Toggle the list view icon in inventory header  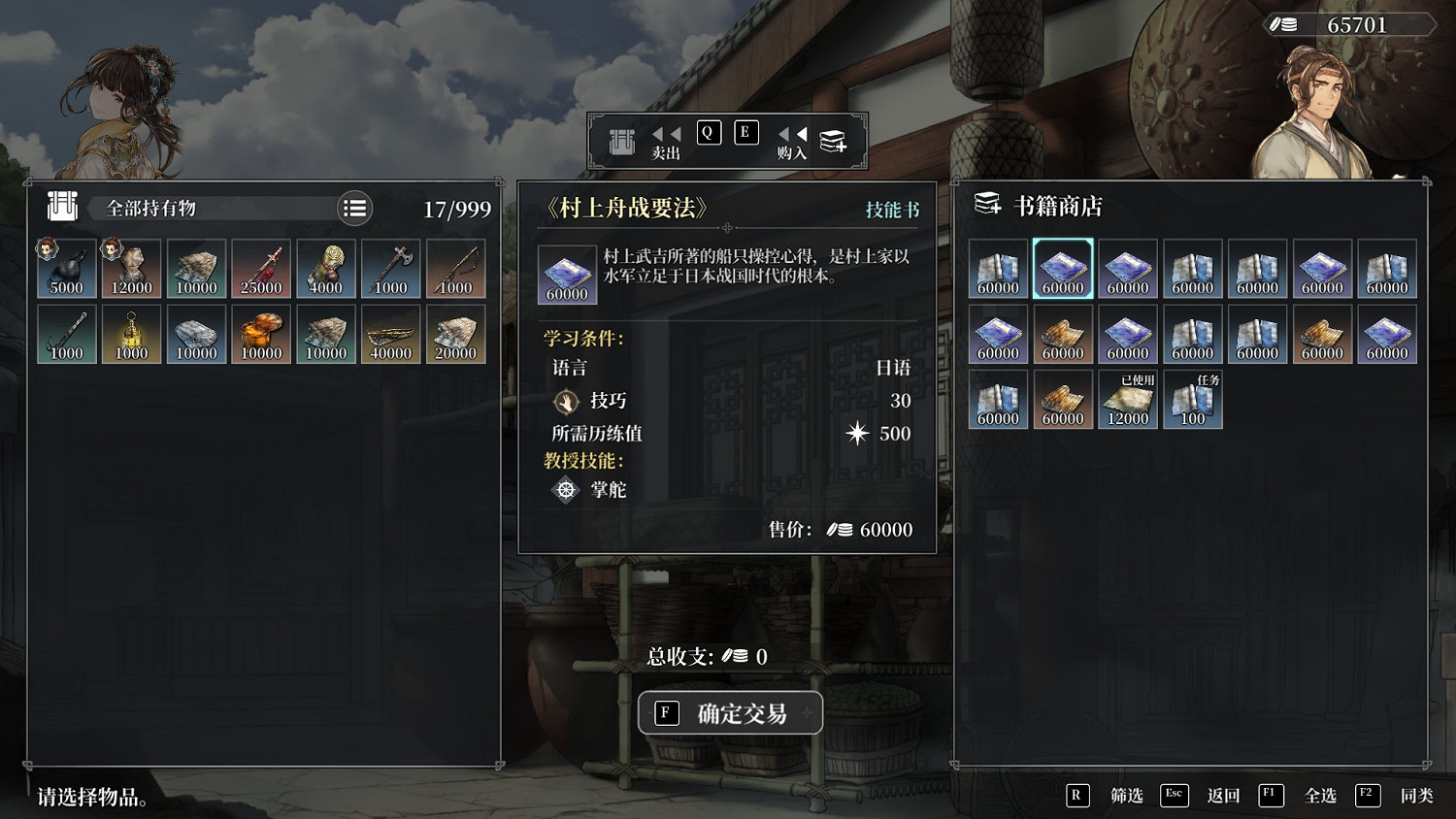point(354,208)
